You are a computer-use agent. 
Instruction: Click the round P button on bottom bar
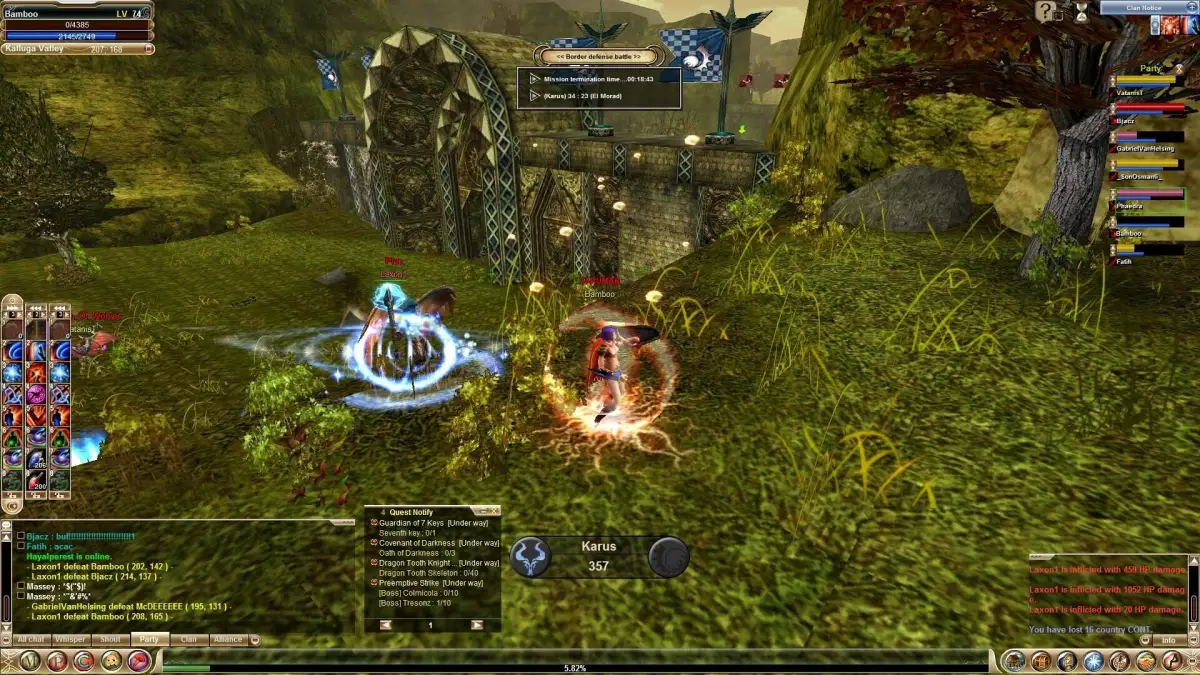[57, 660]
